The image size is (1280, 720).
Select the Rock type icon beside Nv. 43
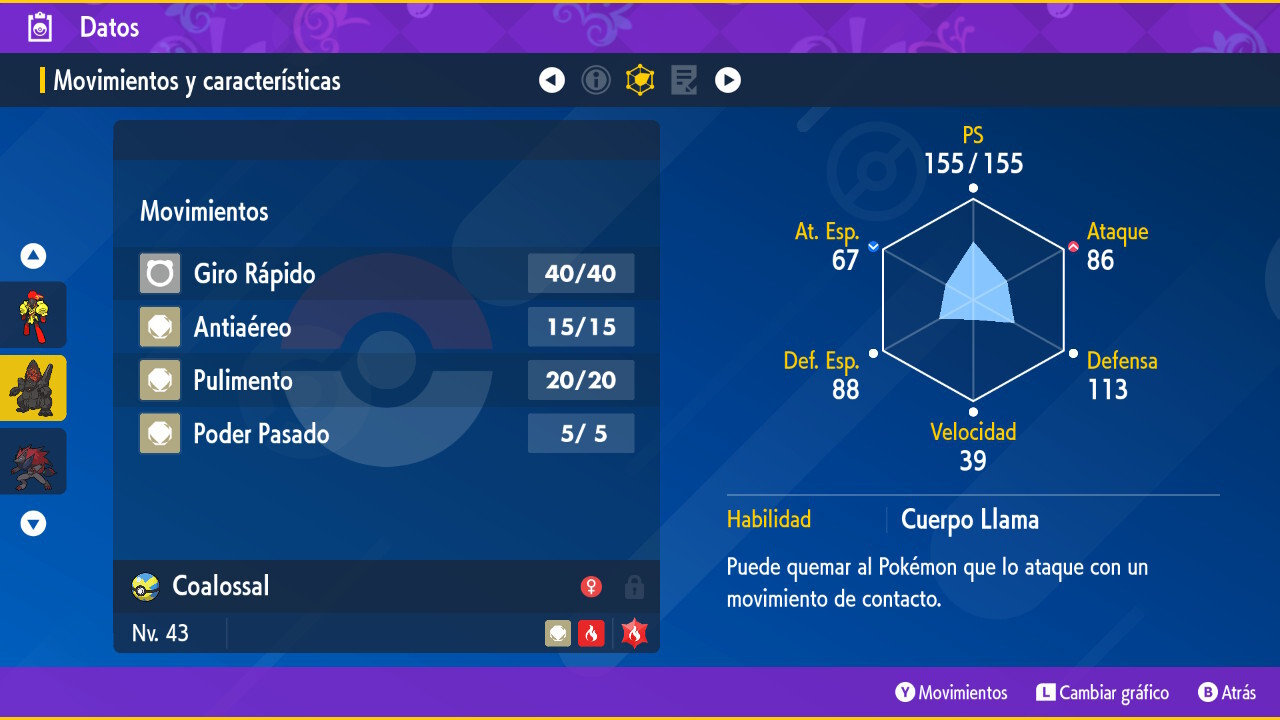(x=557, y=632)
